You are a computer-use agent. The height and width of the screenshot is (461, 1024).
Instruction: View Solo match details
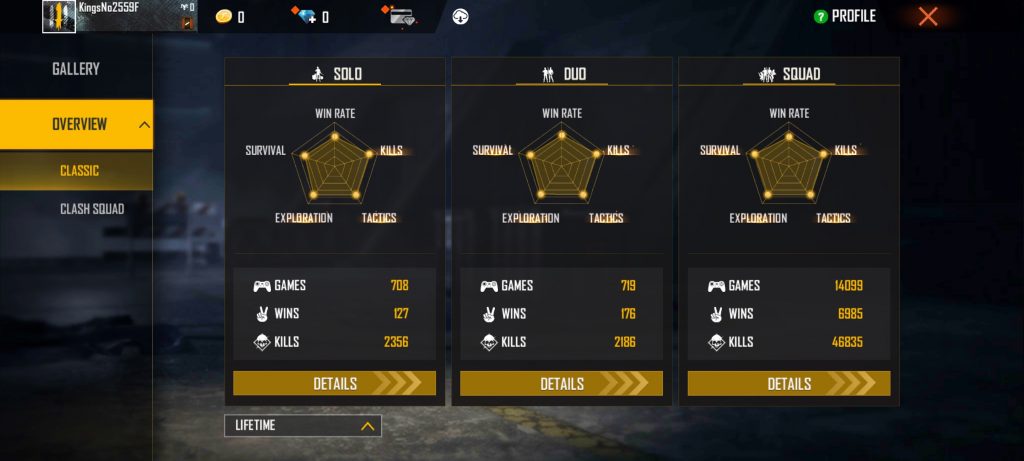click(334, 384)
